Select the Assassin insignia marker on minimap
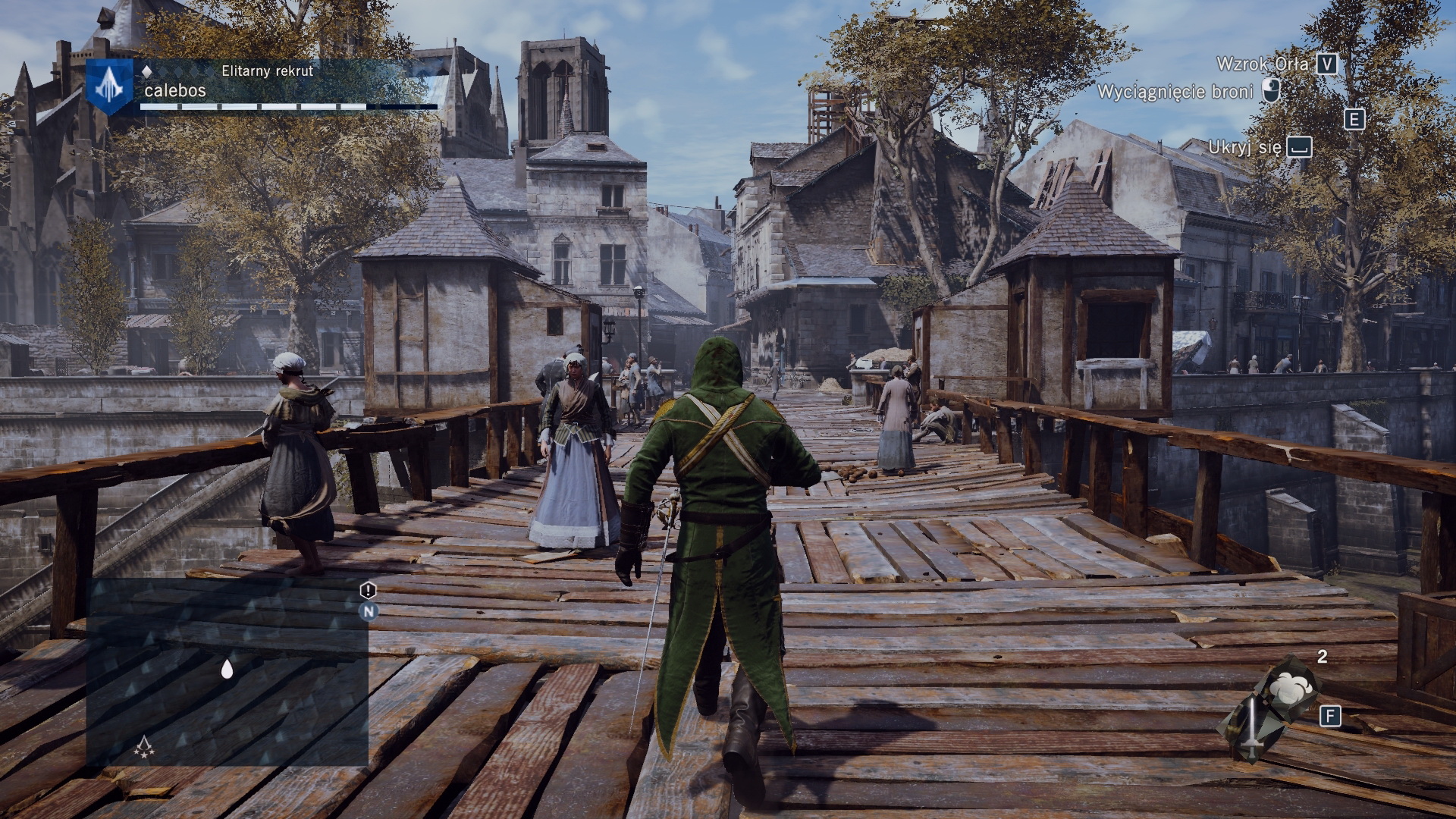This screenshot has width=1456, height=819. click(144, 748)
